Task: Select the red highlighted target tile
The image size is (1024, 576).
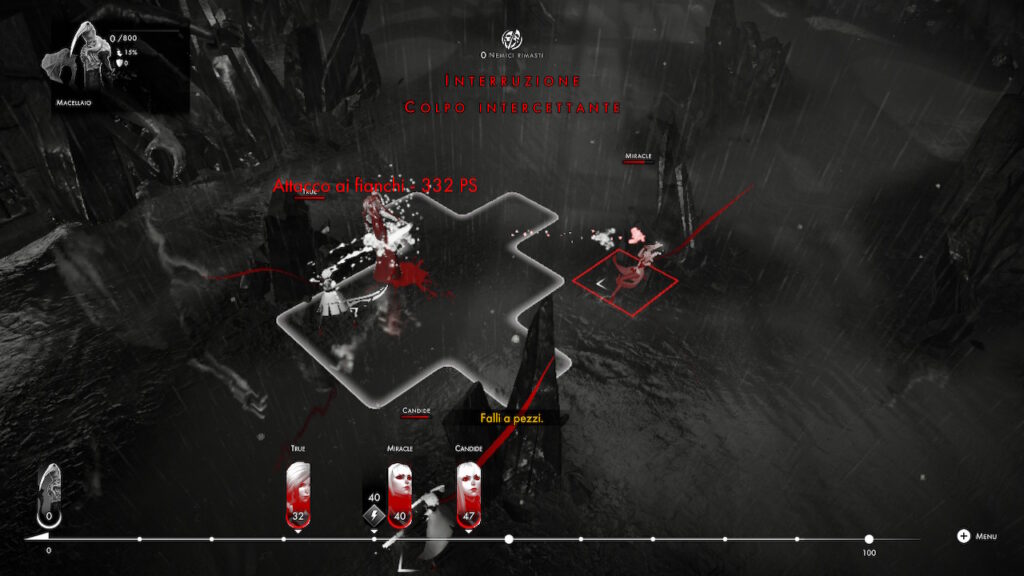Action: coord(625,281)
